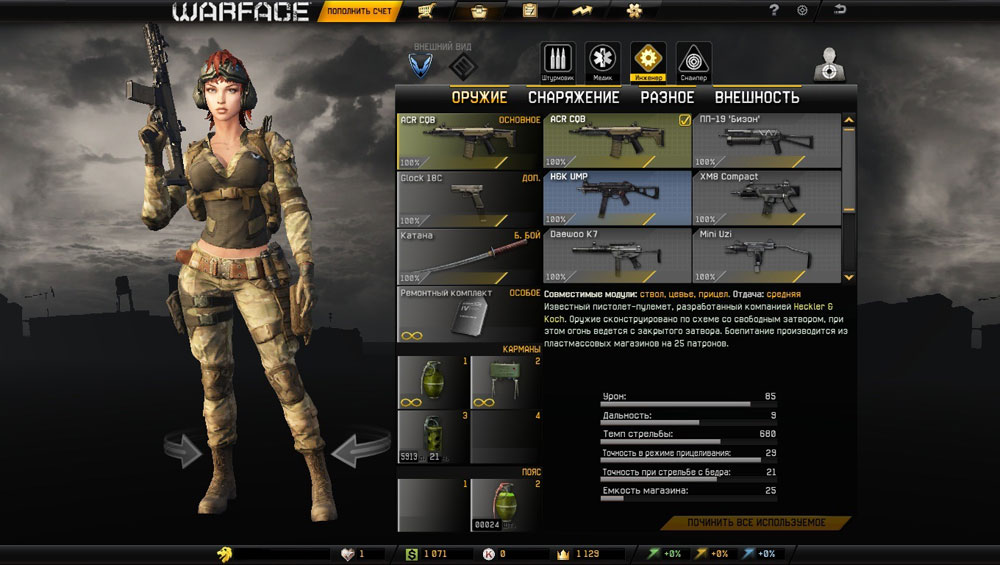Pick the H&K UMP weapon
Viewport: 1000px width, 565px height.
pos(617,198)
